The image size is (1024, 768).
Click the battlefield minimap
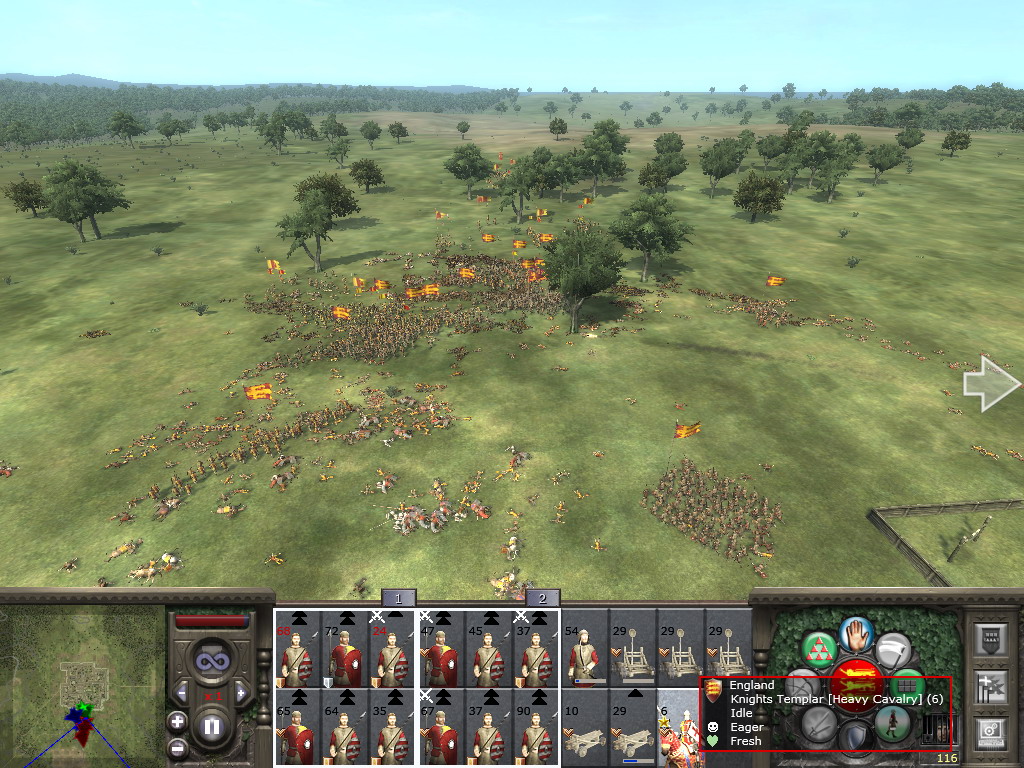(x=82, y=686)
